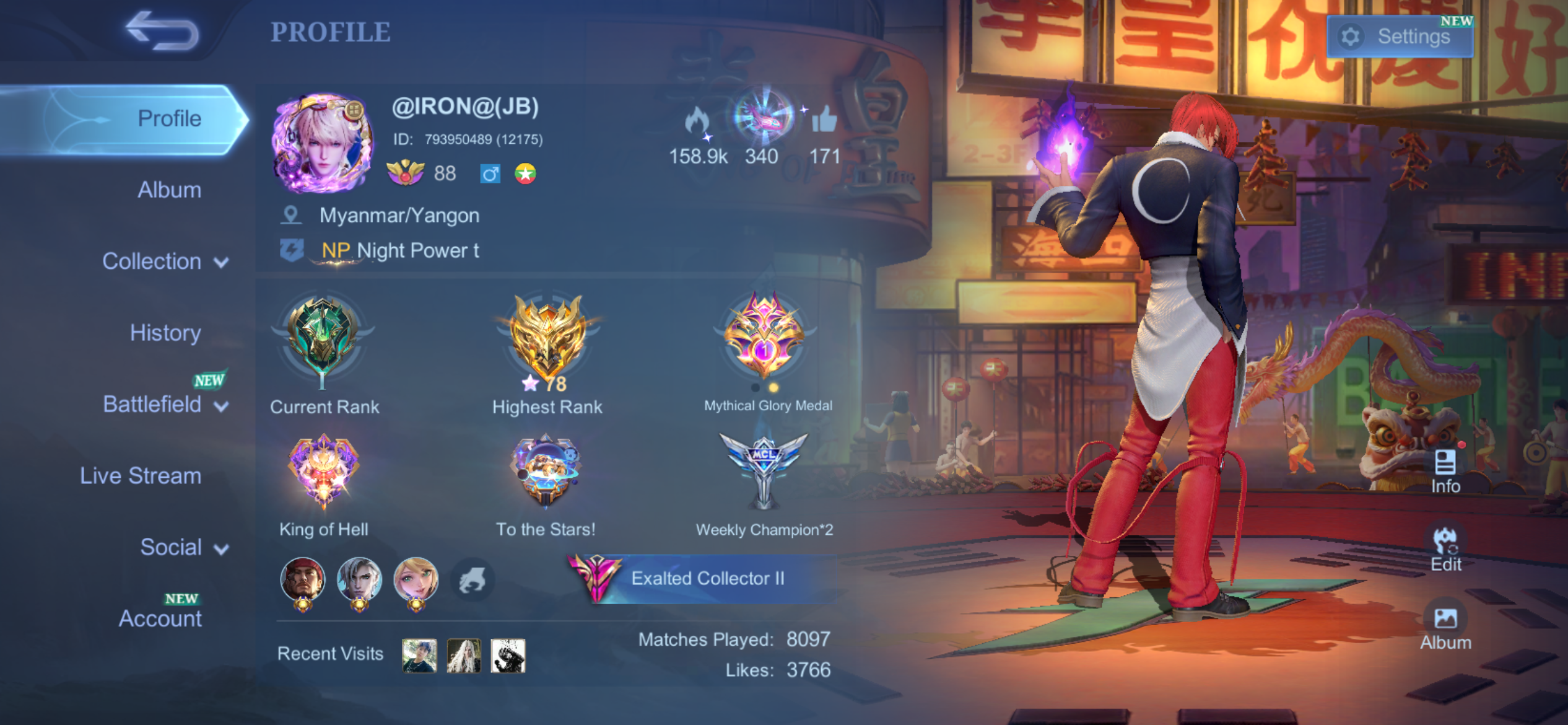Click the player avatar portrait

coord(322,144)
